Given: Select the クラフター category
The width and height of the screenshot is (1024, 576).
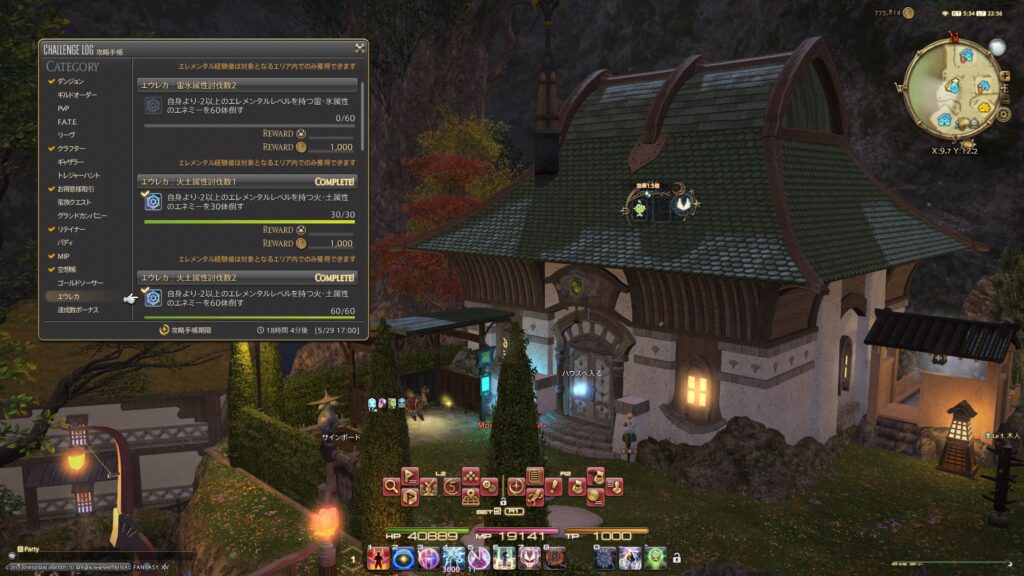Looking at the screenshot, I should point(71,148).
